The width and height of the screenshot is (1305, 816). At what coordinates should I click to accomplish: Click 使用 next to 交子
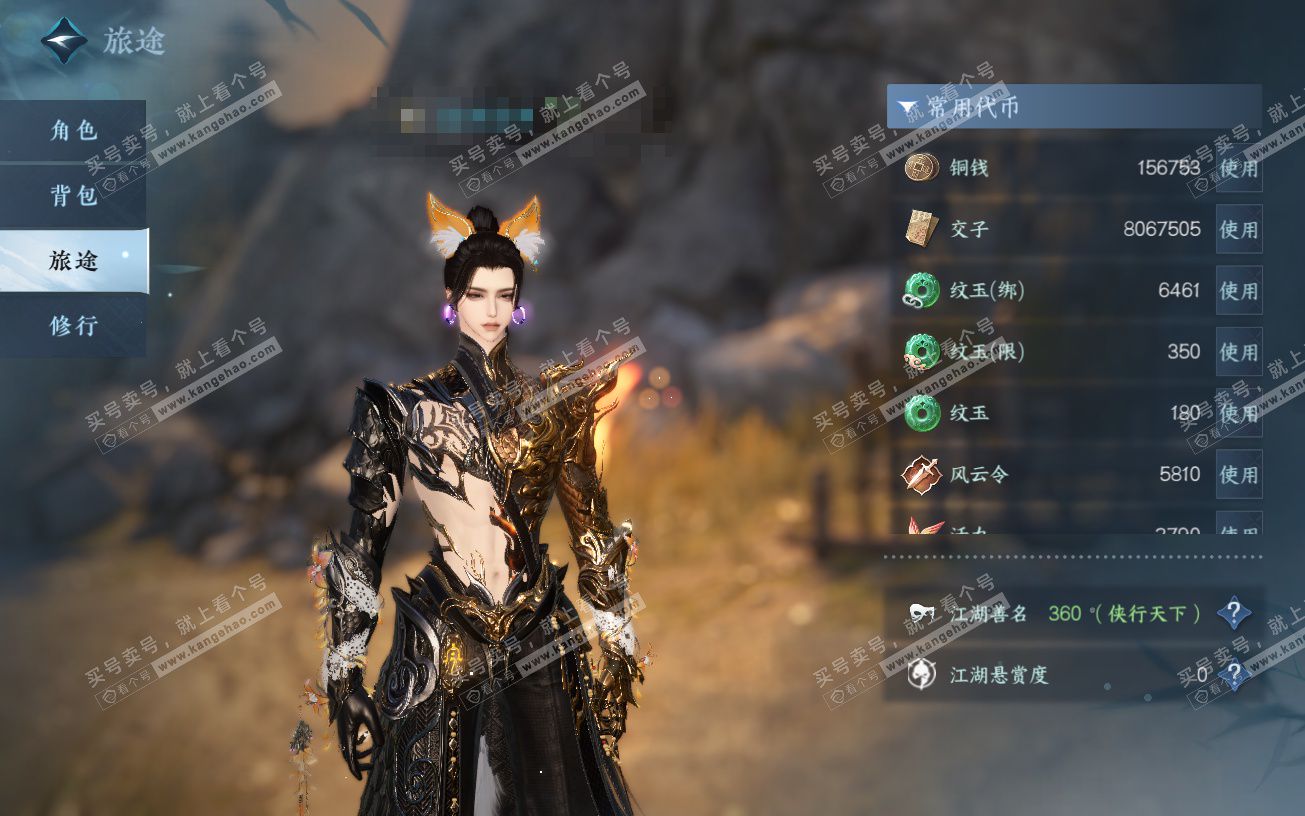click(1238, 229)
